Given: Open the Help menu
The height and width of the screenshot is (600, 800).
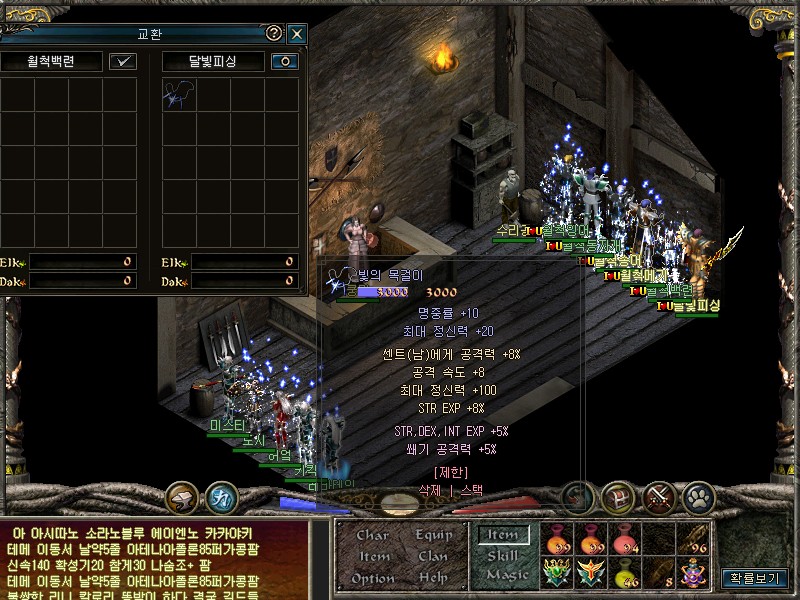Looking at the screenshot, I should (433, 578).
